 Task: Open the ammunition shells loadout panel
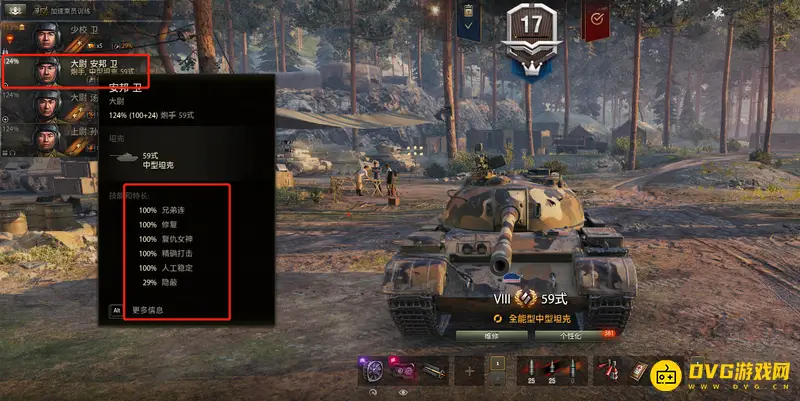(x=545, y=371)
